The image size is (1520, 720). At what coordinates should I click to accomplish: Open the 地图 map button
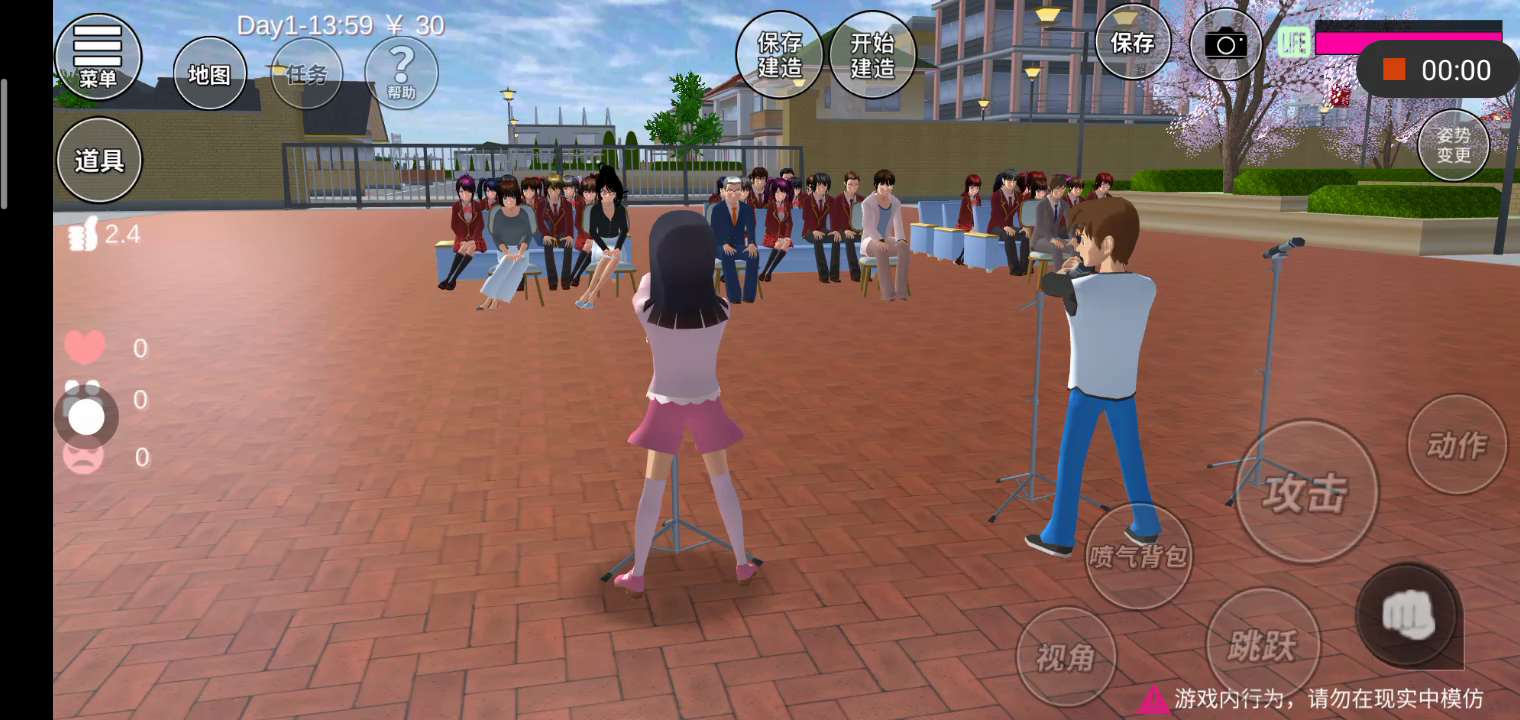point(210,74)
